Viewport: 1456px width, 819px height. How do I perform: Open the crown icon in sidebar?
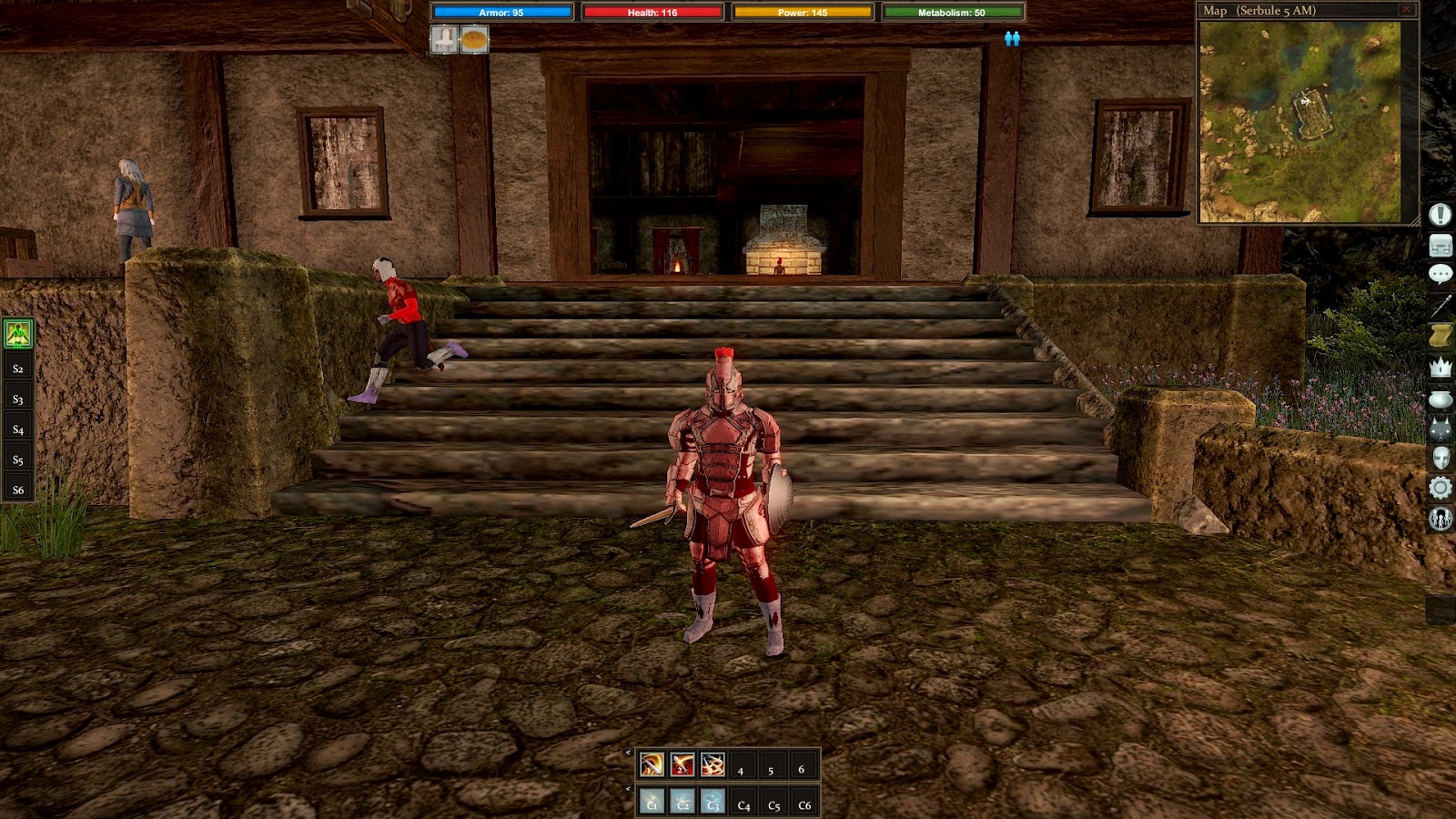1440,368
